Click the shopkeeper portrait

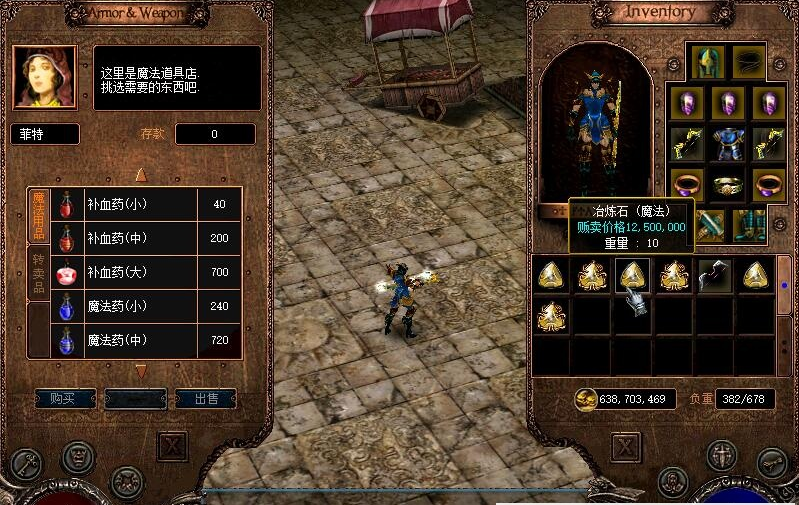point(45,77)
